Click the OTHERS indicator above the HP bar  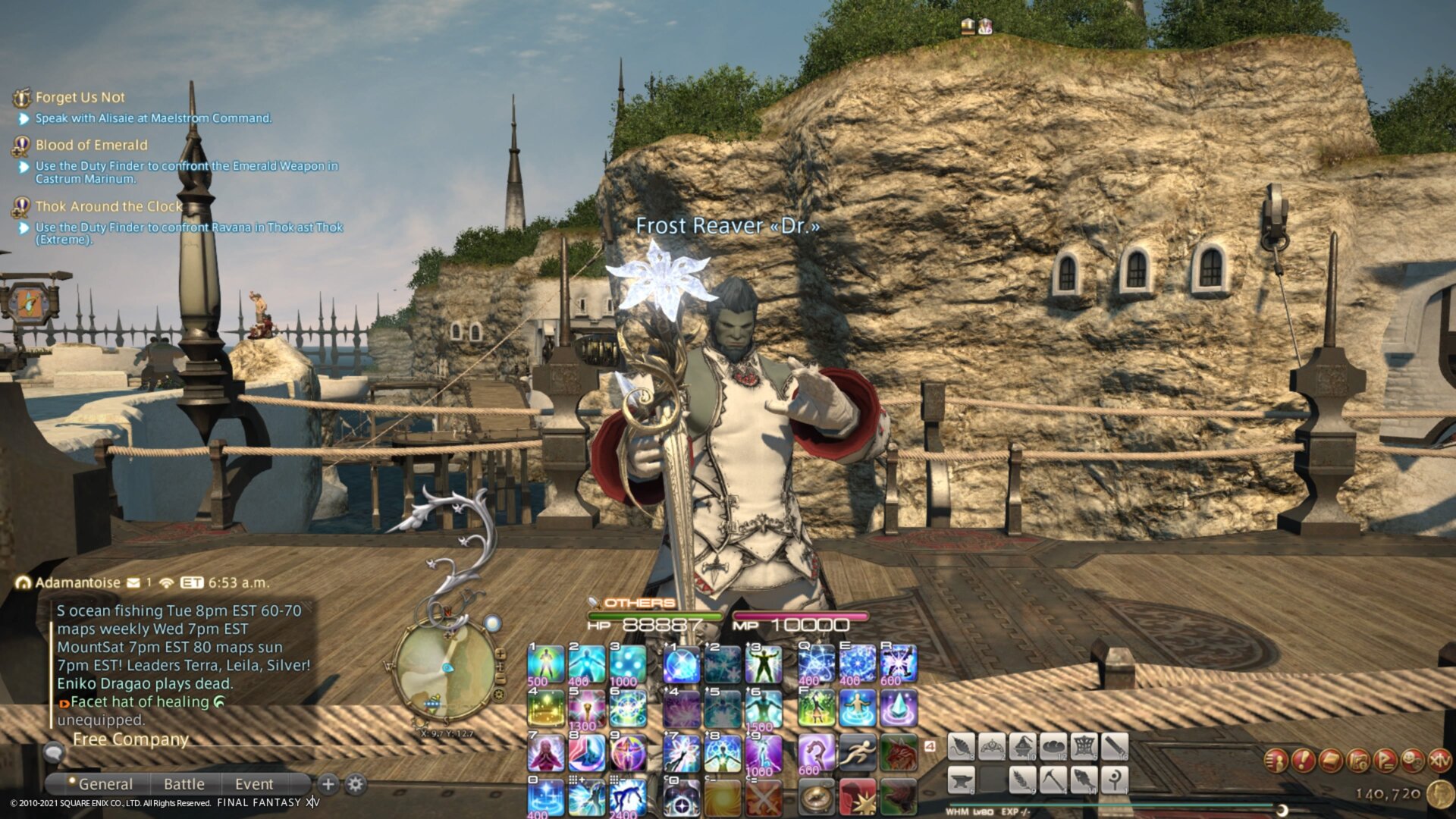click(x=637, y=601)
